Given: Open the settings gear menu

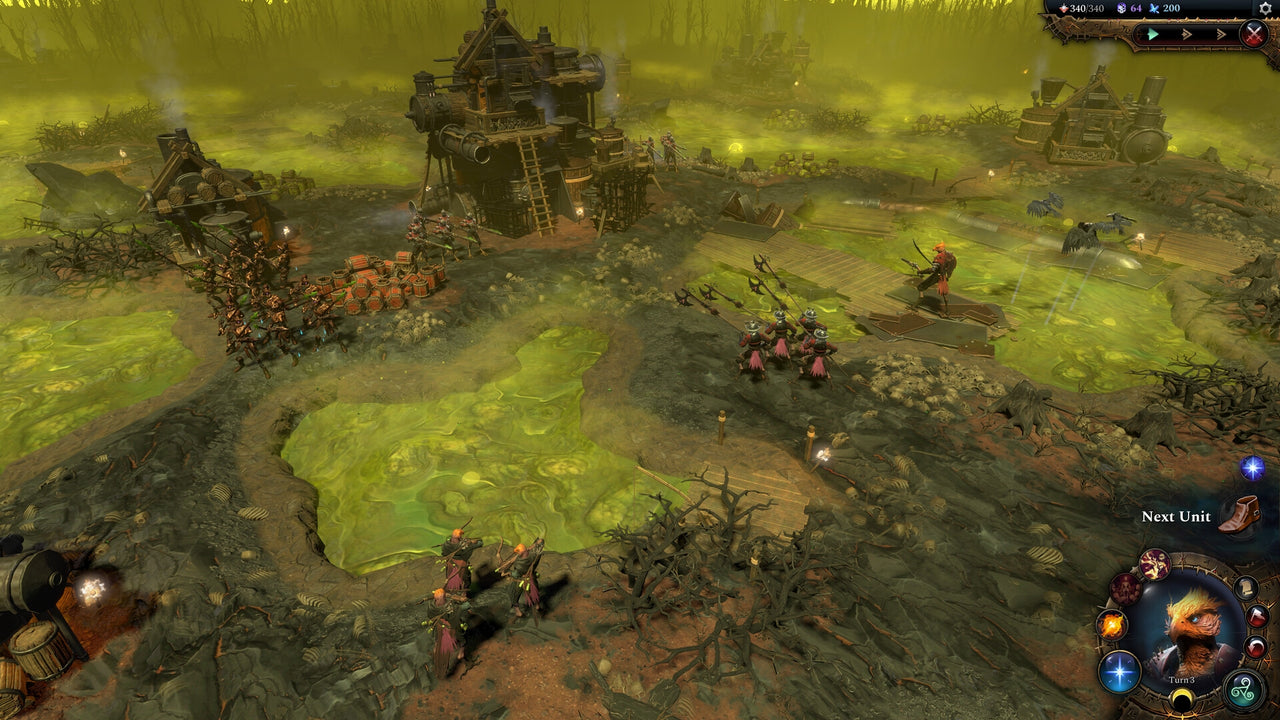Looking at the screenshot, I should pyautogui.click(x=1264, y=8).
